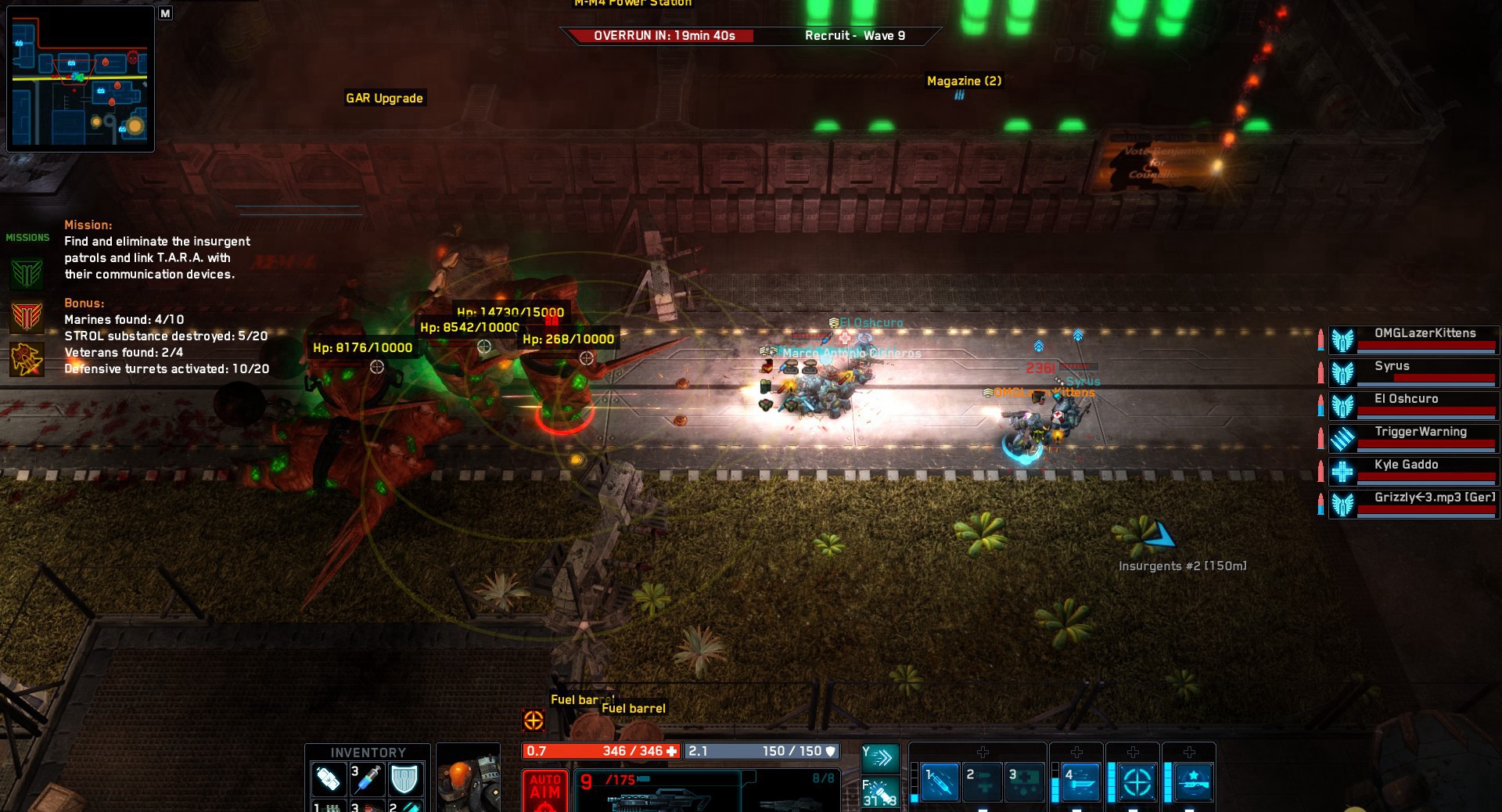Viewport: 1502px width, 812px height.
Task: Select the green main mission emblem
Action: pyautogui.click(x=27, y=274)
